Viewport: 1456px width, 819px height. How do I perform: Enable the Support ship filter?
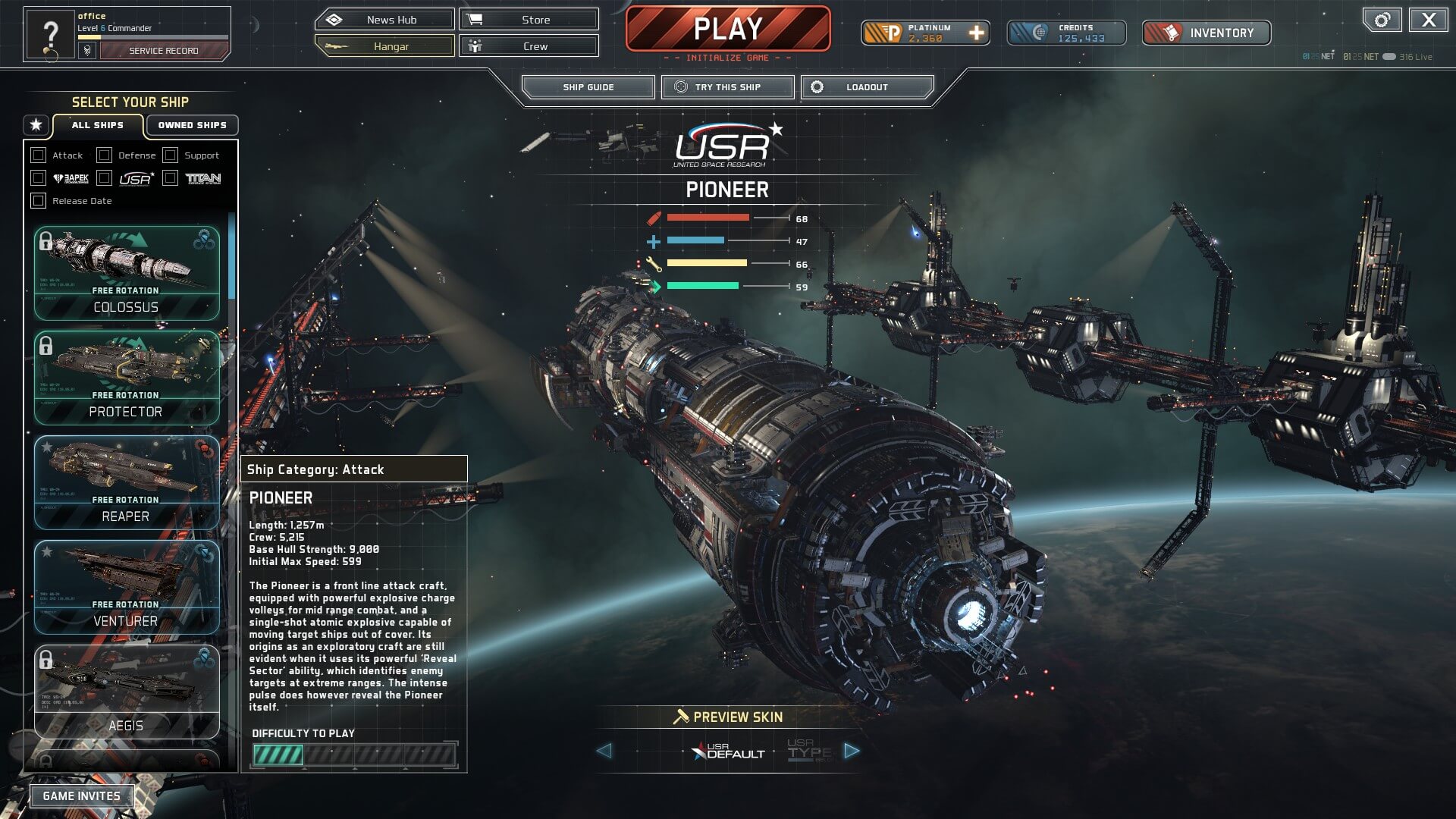point(171,155)
